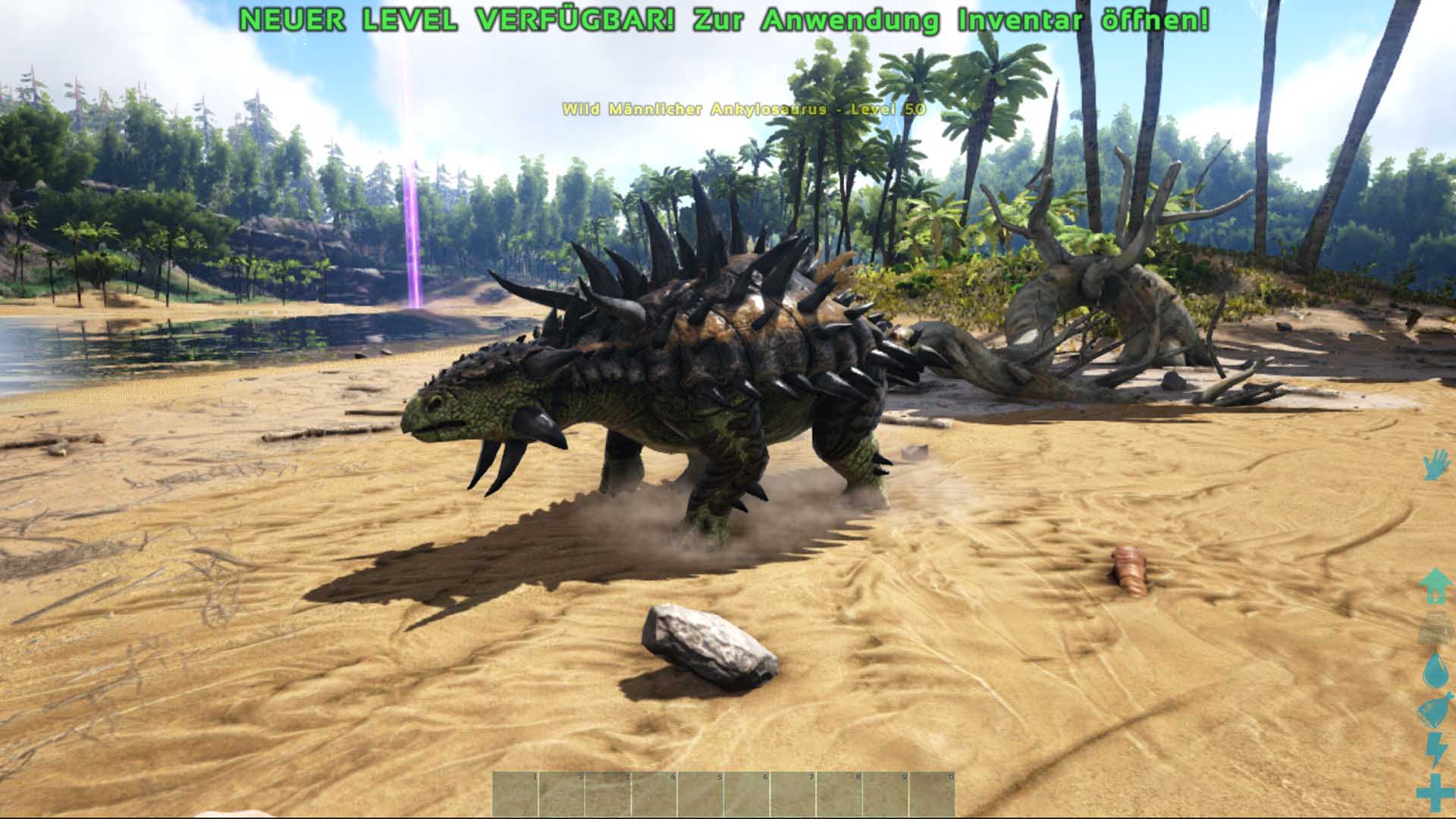Click the faded weight status icon
1456x819 pixels.
pyautogui.click(x=1435, y=629)
